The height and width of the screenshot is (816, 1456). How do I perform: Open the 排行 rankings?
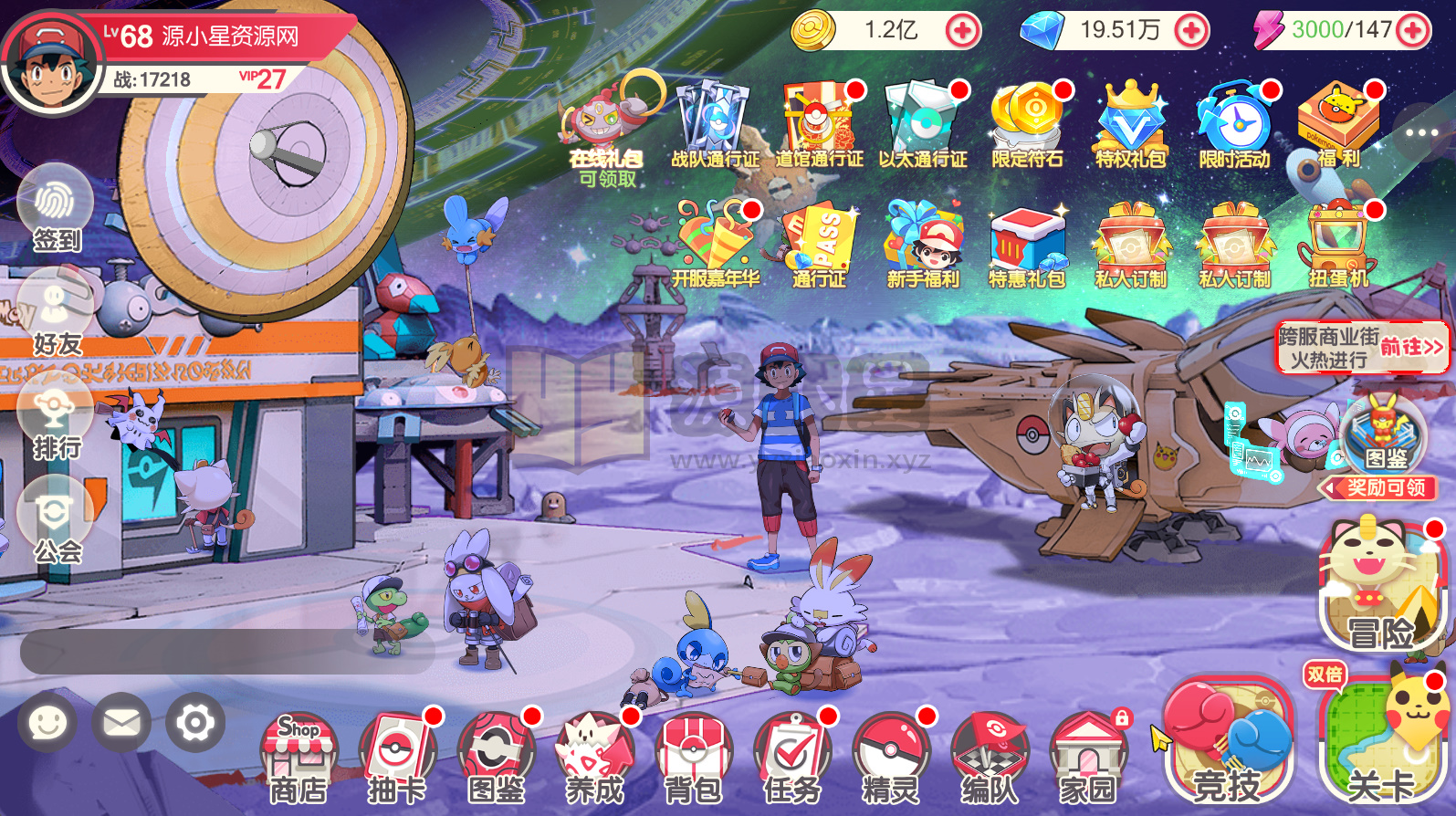(56, 417)
